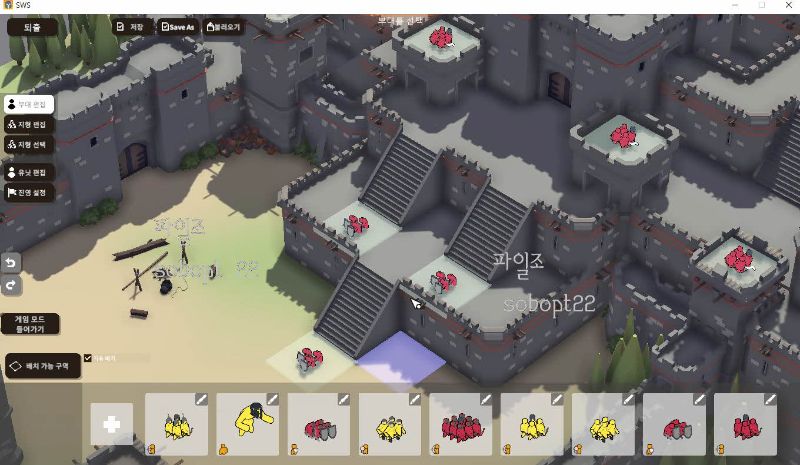Select the single yellow giant unit card

[247, 424]
